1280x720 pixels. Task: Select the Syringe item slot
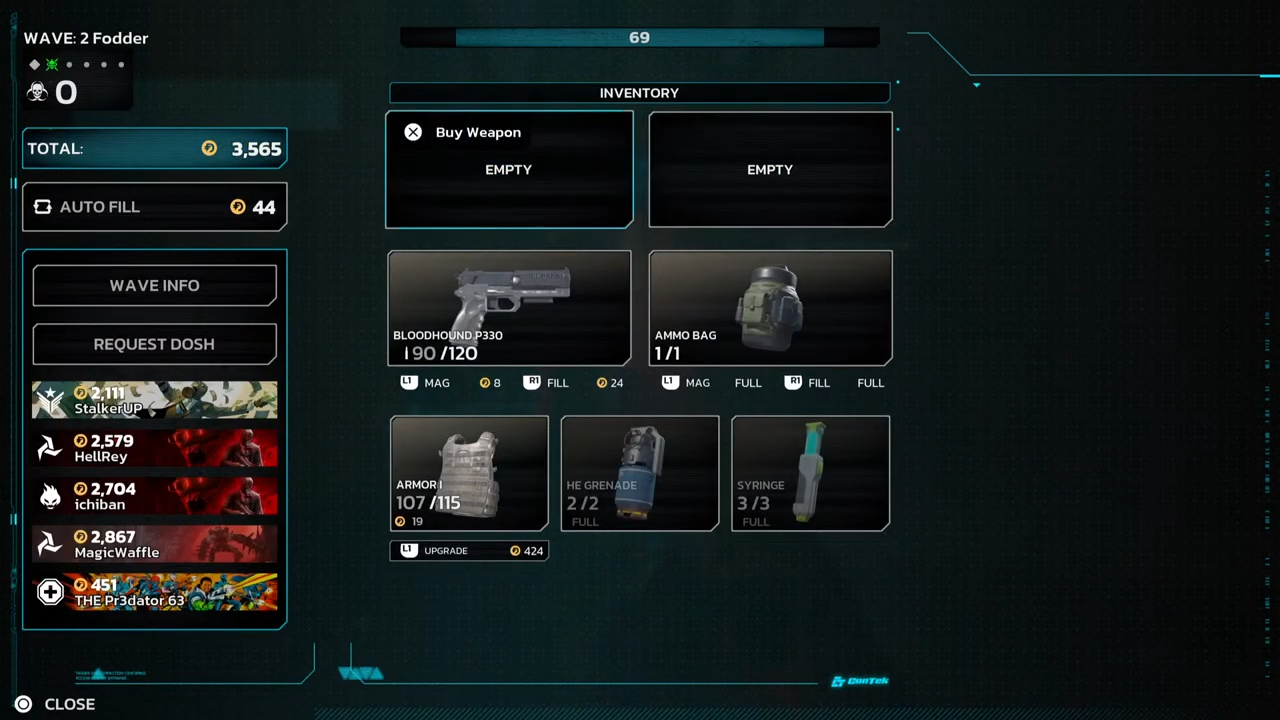[x=810, y=473]
